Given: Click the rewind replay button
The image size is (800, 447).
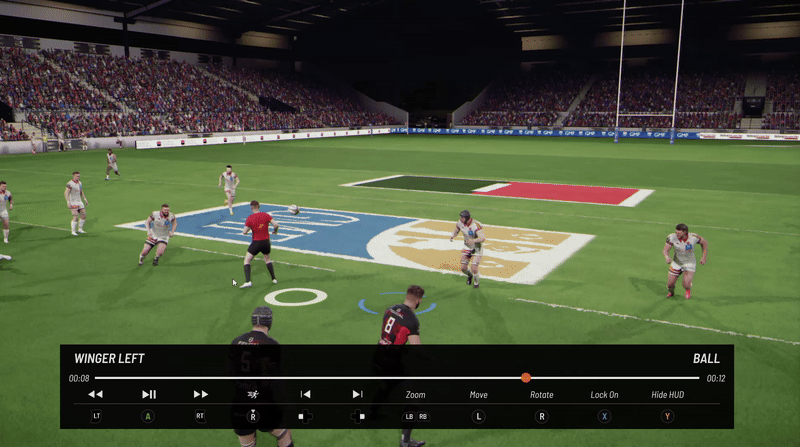Looking at the screenshot, I should point(96,395).
